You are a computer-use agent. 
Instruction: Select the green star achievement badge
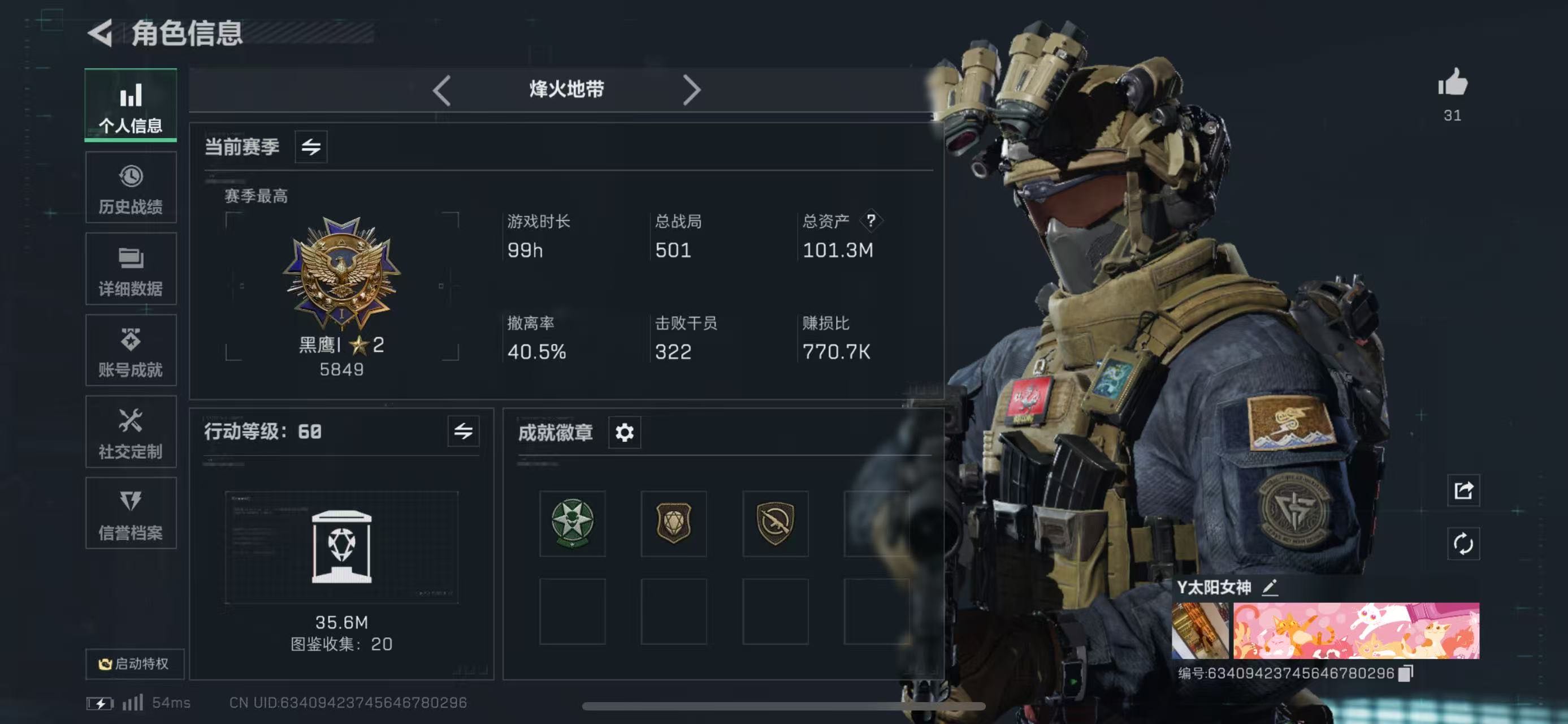[572, 523]
